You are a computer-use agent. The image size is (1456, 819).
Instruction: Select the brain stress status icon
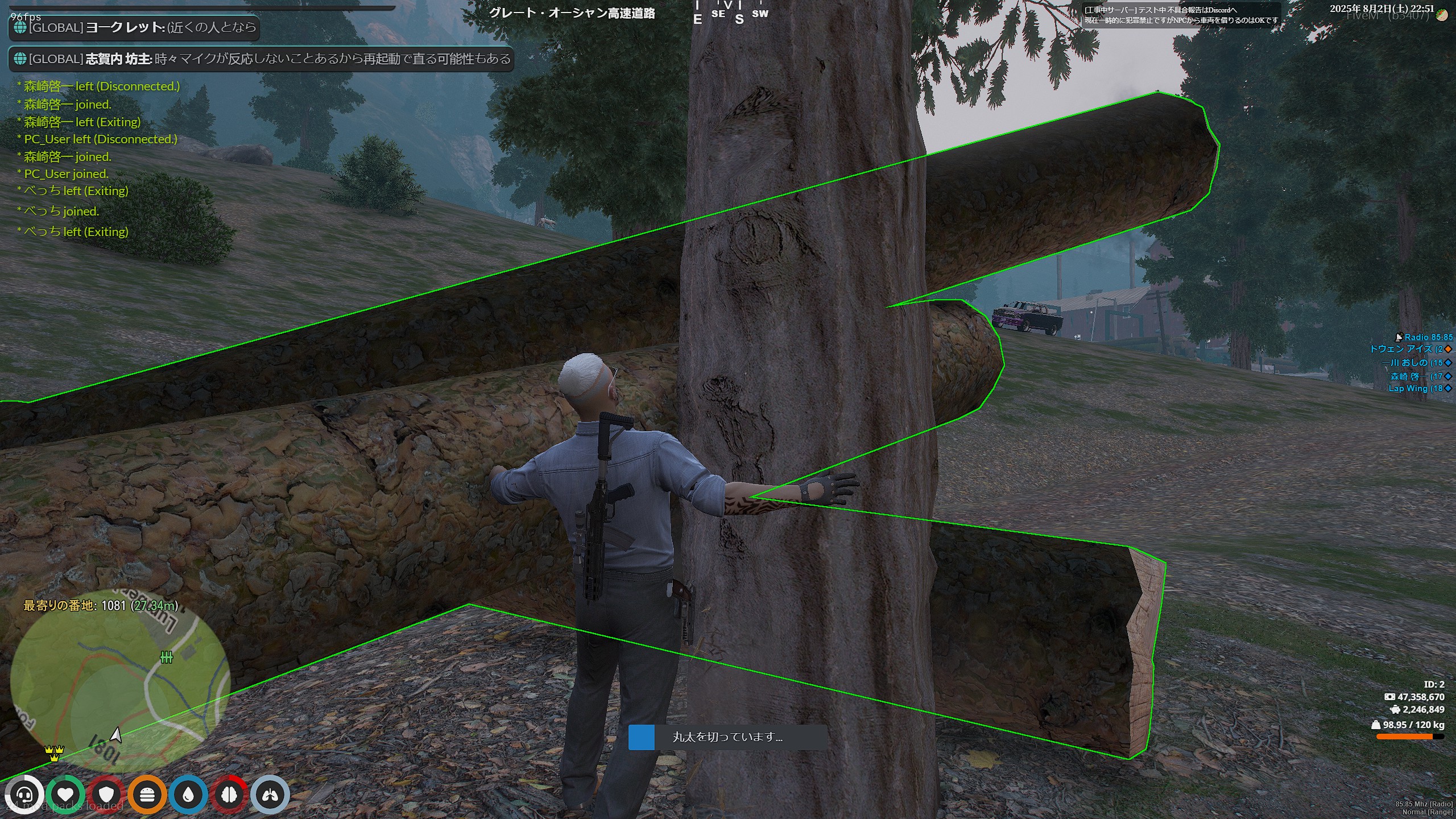click(x=229, y=795)
